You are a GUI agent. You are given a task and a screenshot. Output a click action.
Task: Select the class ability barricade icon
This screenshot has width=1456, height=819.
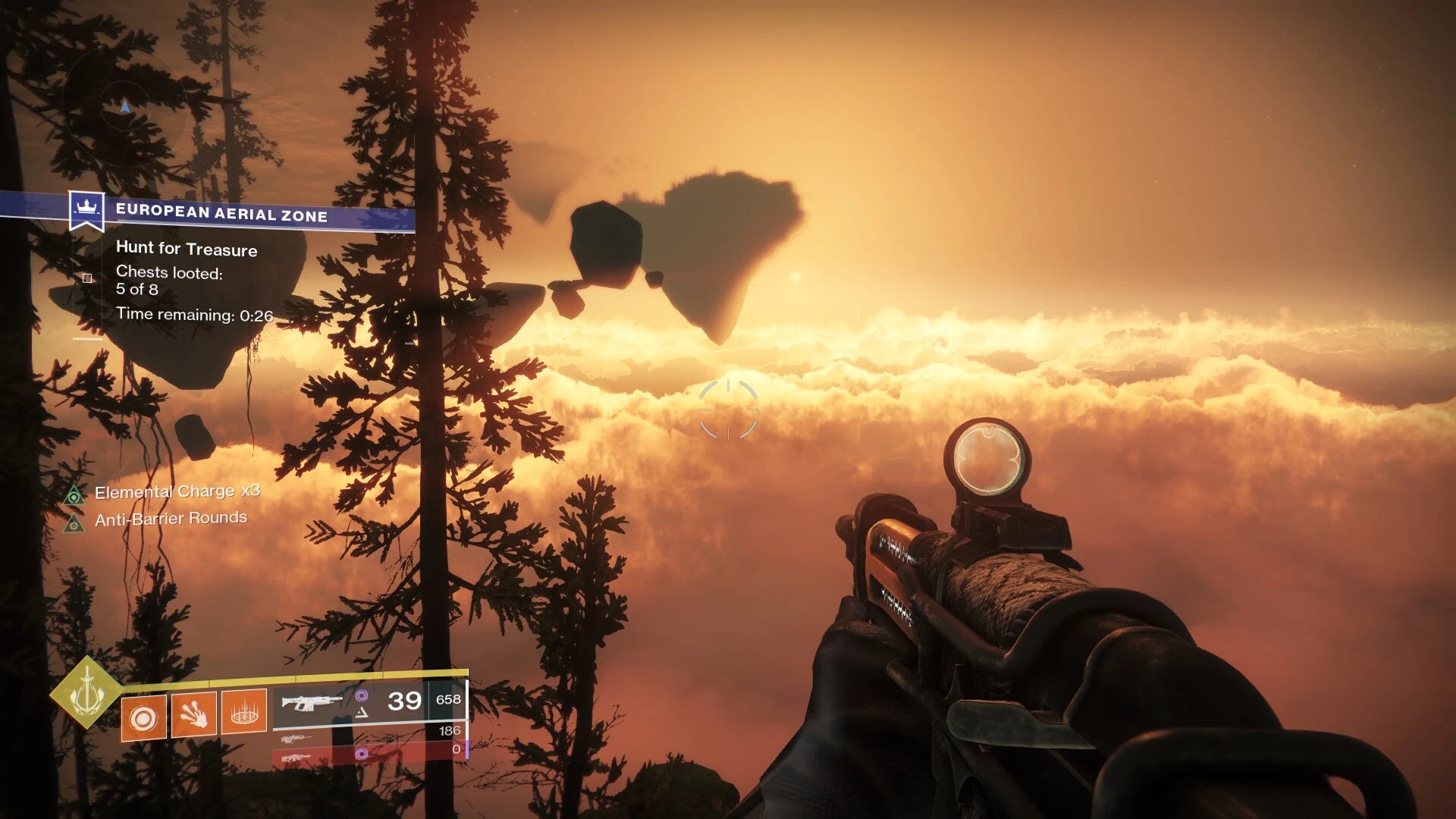point(244,714)
